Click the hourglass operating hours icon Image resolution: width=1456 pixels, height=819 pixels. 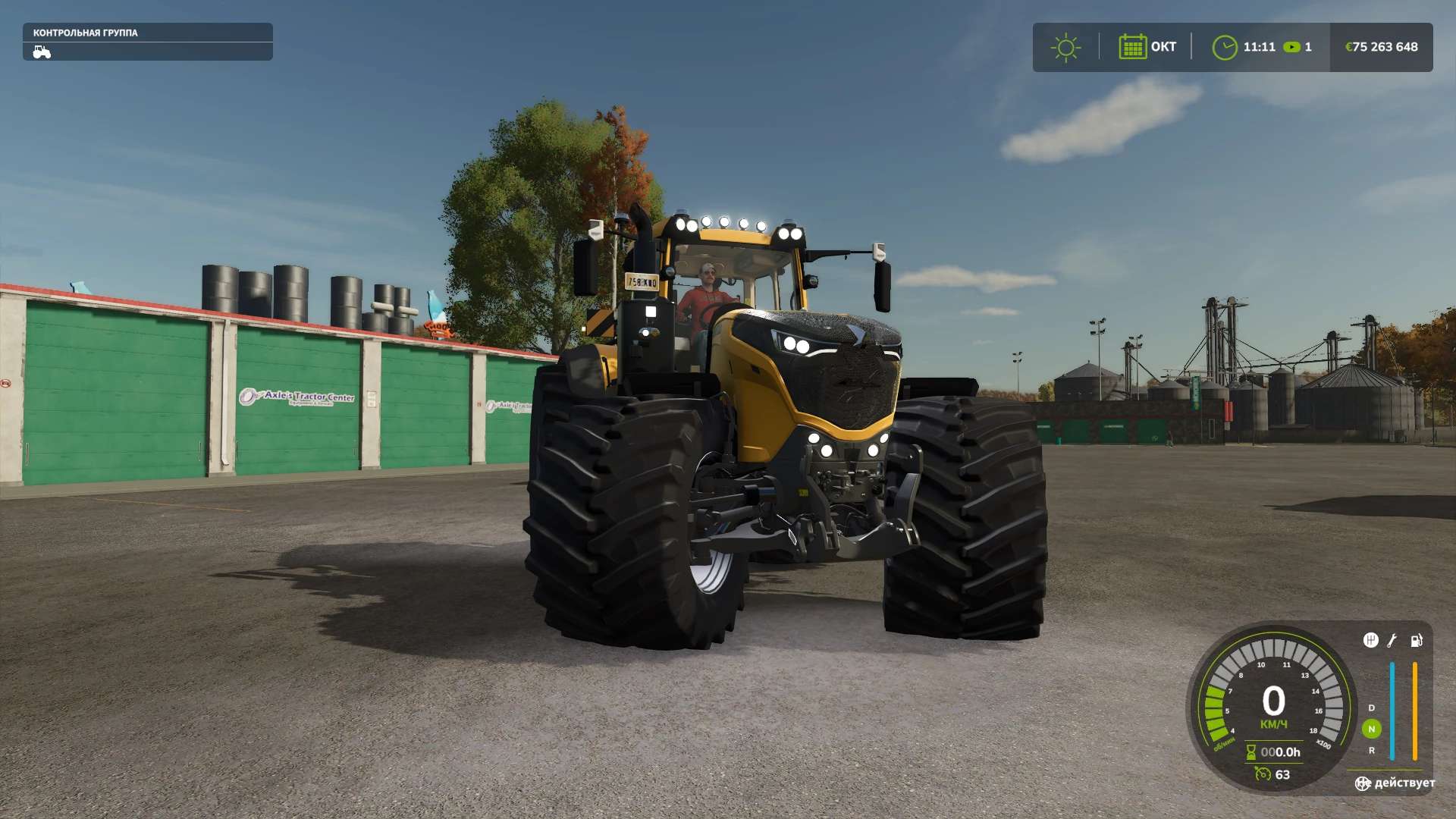pos(1250,752)
